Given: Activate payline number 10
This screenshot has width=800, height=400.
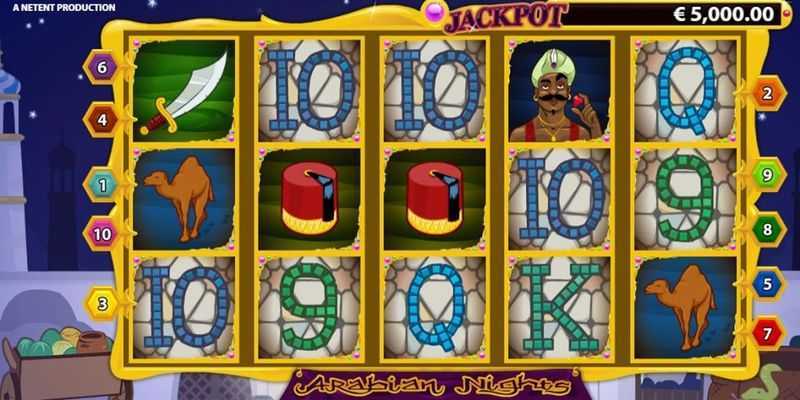Looking at the screenshot, I should [101, 234].
